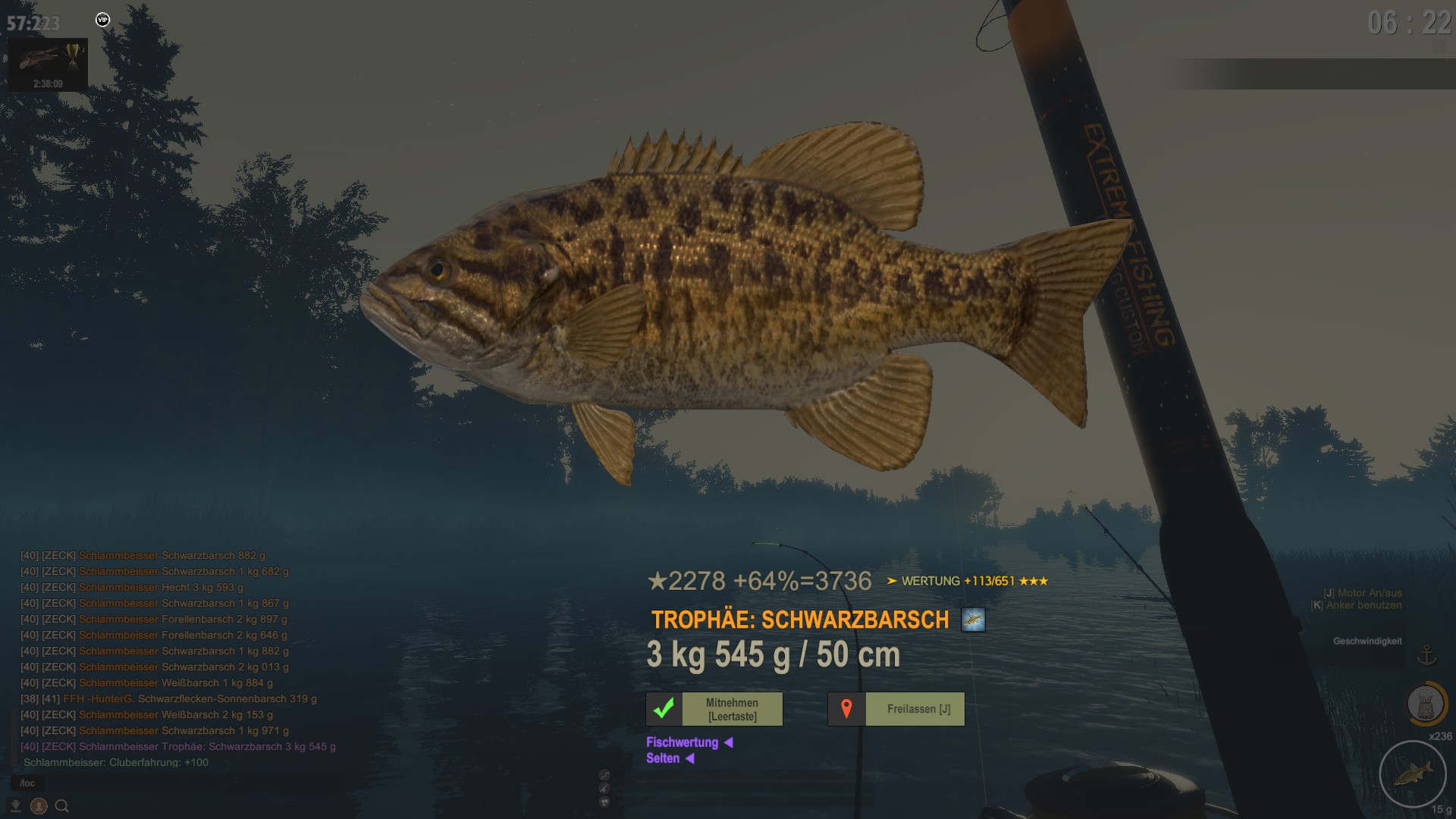
Task: Click the chat magnifying glass search icon
Action: [x=62, y=806]
